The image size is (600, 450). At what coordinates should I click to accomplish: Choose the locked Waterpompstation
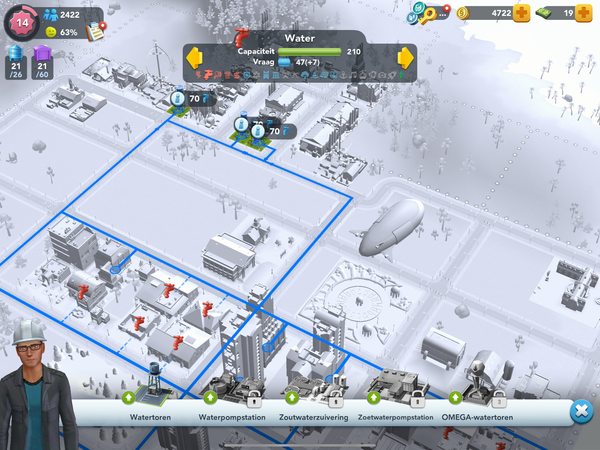231,387
